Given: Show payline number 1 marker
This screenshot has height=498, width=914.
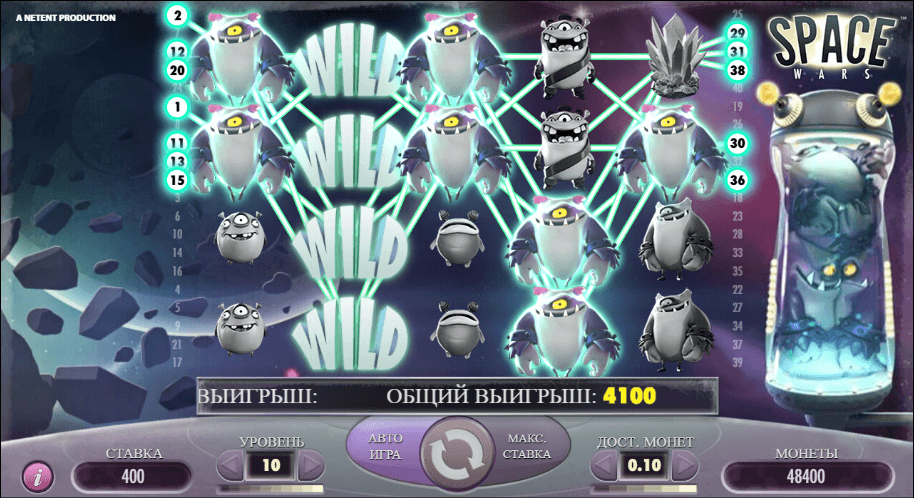Looking at the screenshot, I should (178, 105).
